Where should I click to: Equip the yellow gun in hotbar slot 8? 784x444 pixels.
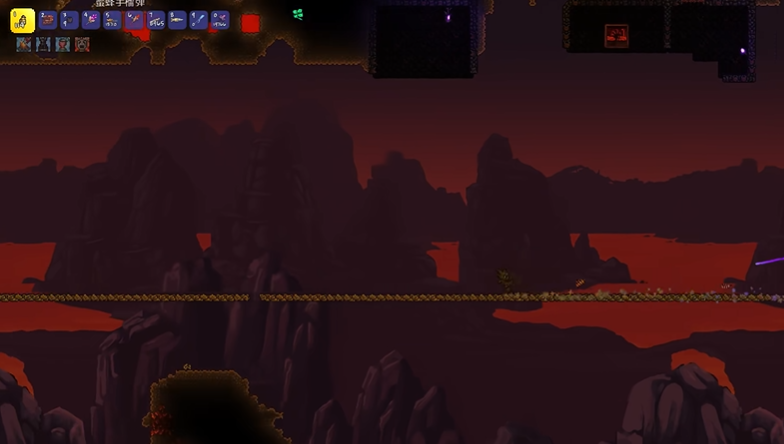(177, 20)
